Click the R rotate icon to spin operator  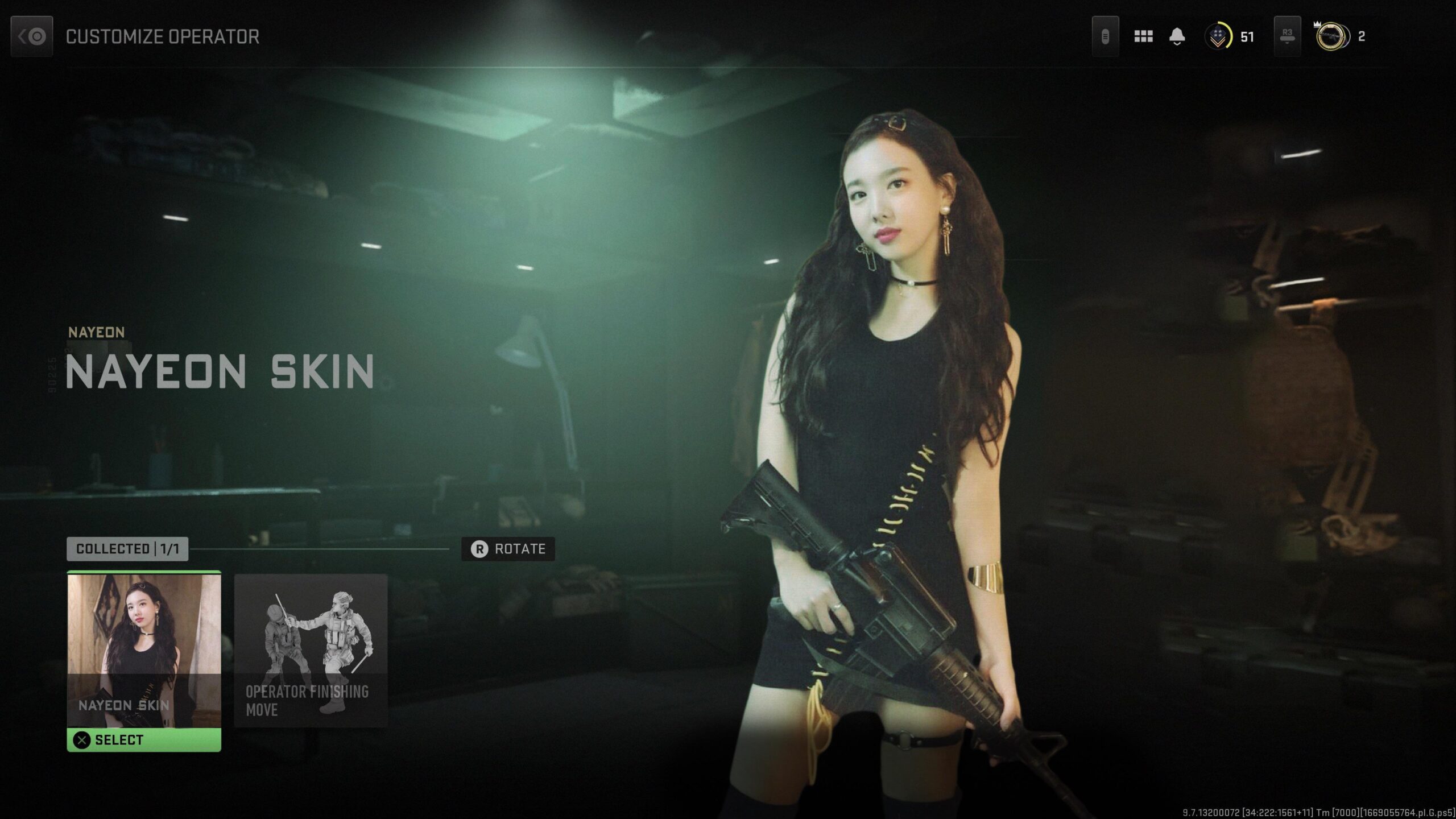[479, 549]
